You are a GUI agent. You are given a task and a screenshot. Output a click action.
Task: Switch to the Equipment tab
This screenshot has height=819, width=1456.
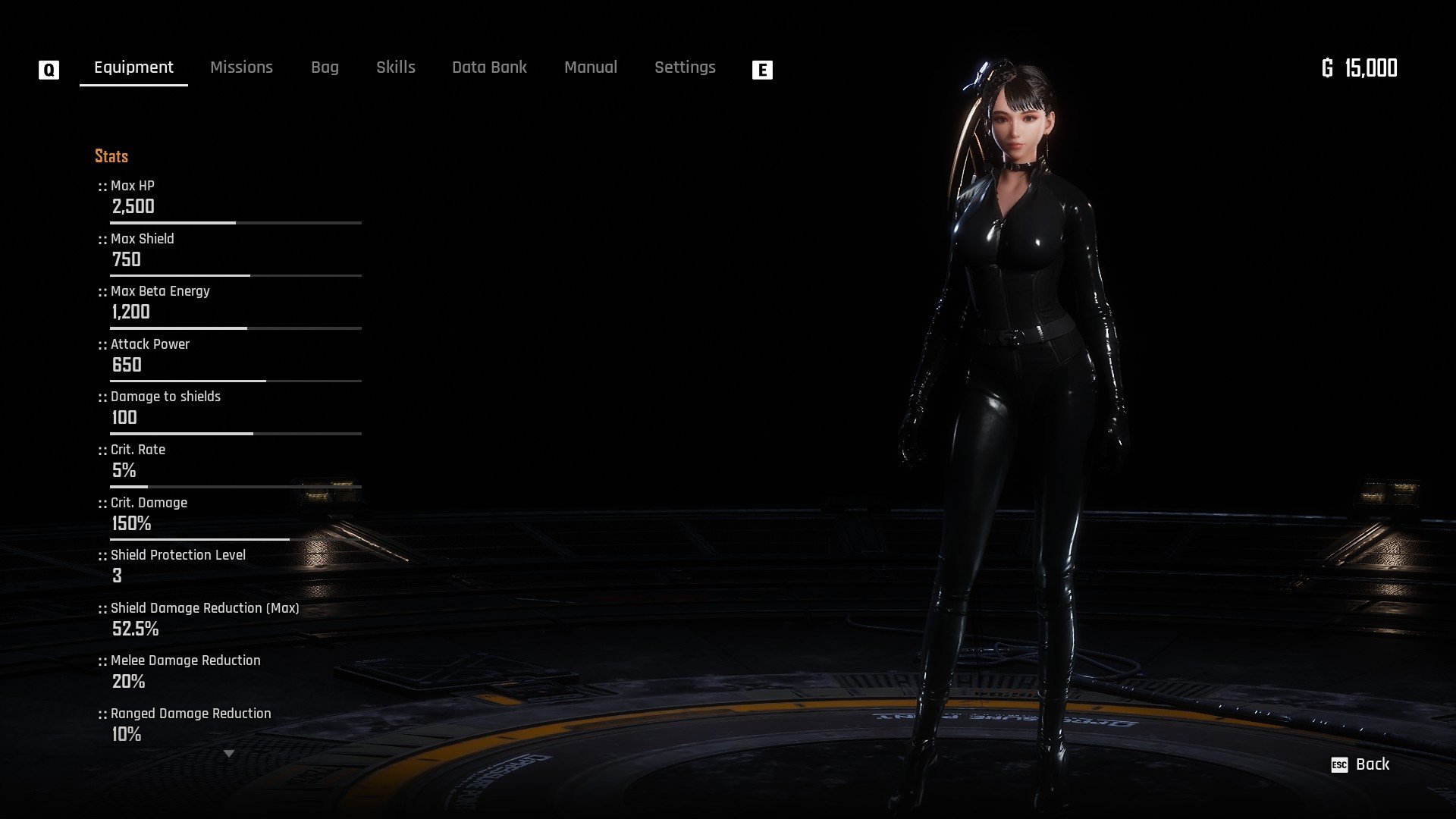click(133, 67)
